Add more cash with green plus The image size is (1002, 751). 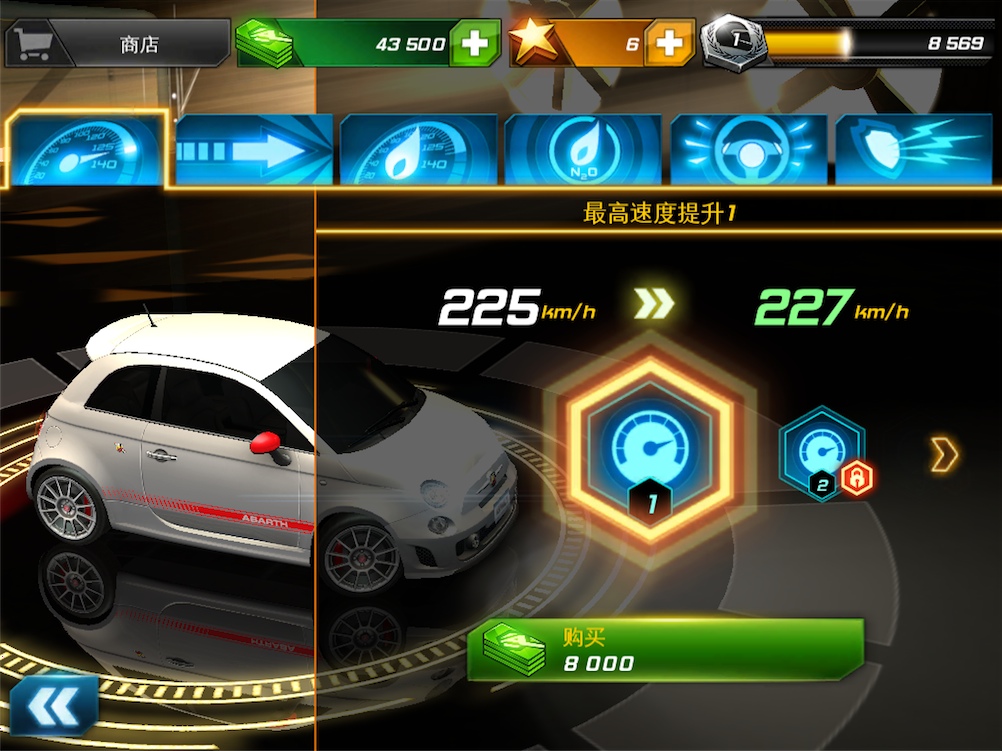coord(474,44)
